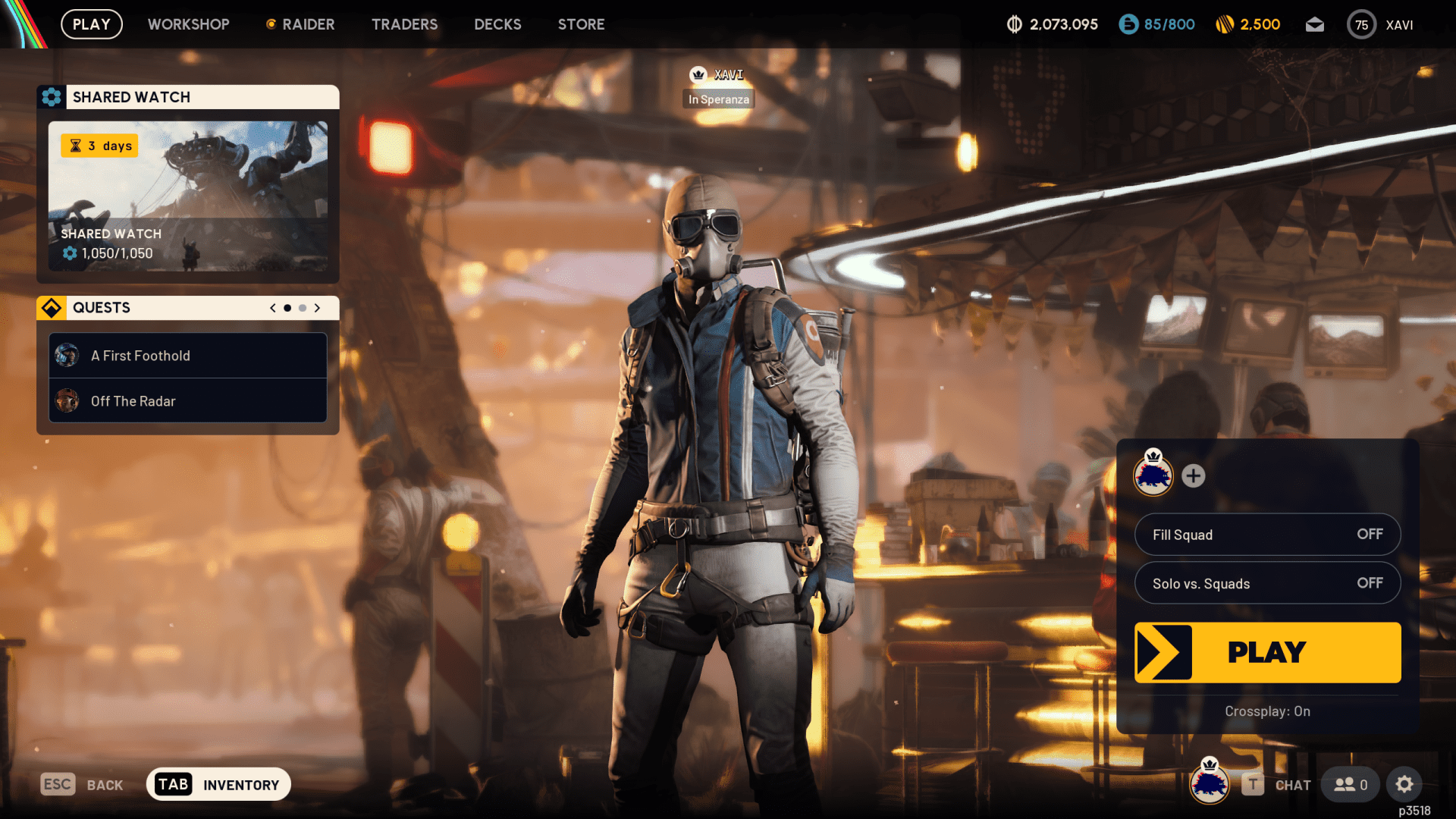This screenshot has width=1456, height=819.
Task: Open the settings gear in bottom right
Action: pyautogui.click(x=1405, y=784)
